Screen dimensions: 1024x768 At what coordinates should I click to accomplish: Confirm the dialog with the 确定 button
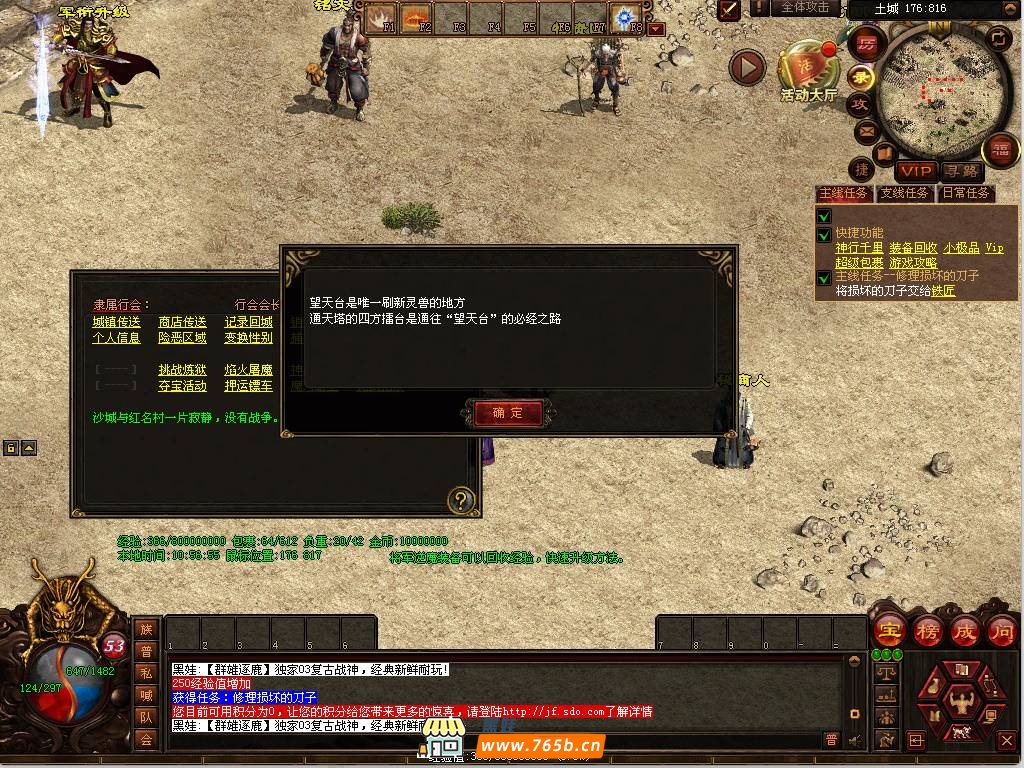507,413
